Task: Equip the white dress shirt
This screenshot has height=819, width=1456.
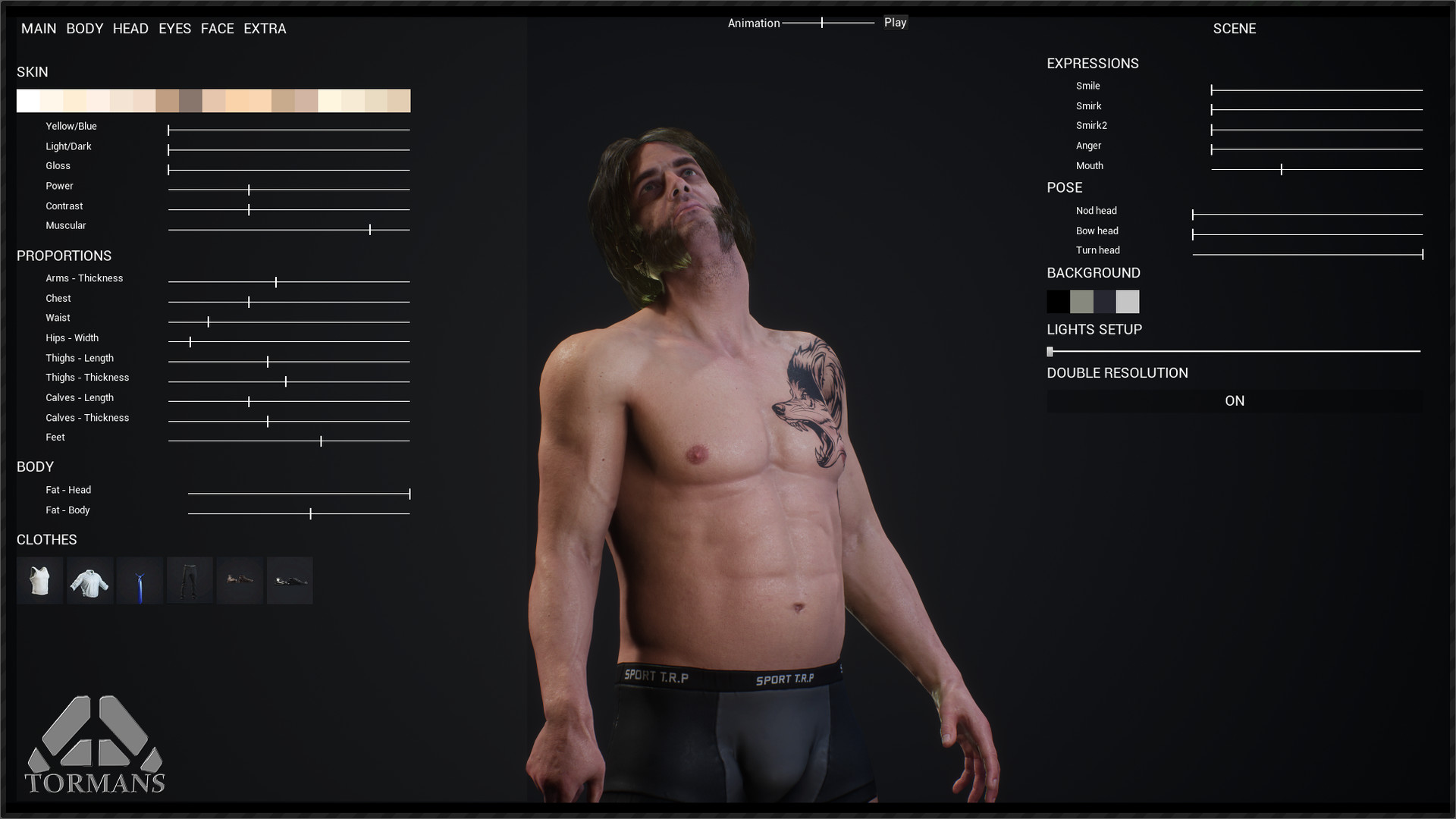Action: (89, 580)
